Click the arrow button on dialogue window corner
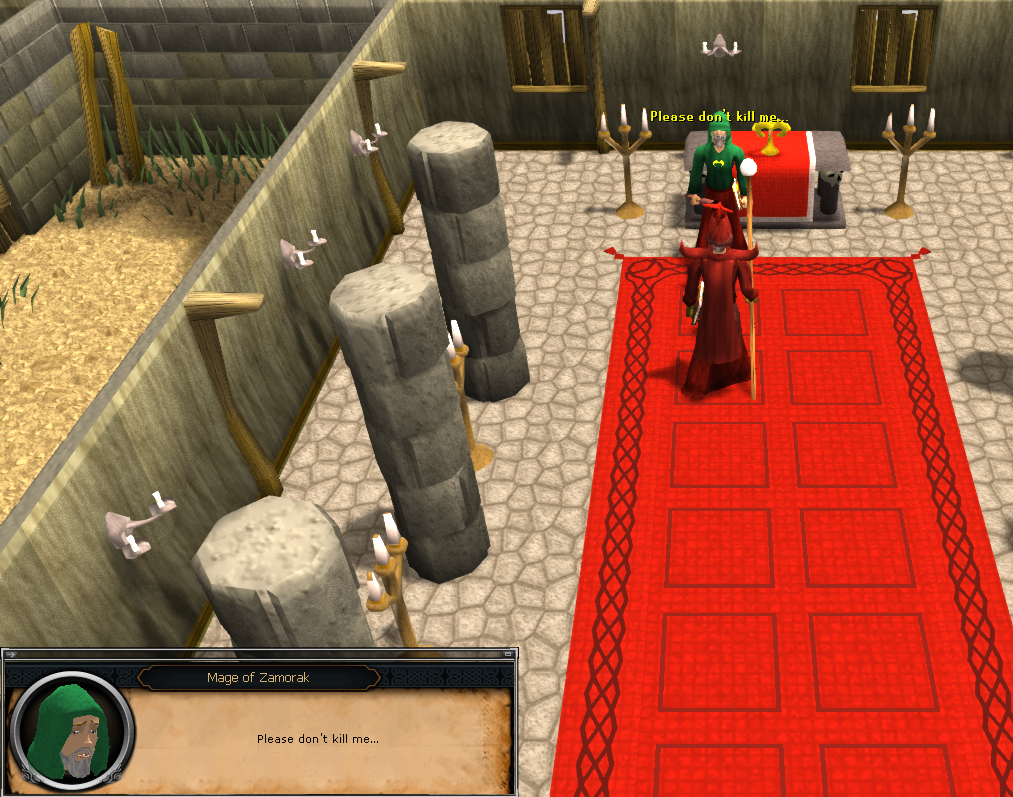The height and width of the screenshot is (797, 1013). 11,654
